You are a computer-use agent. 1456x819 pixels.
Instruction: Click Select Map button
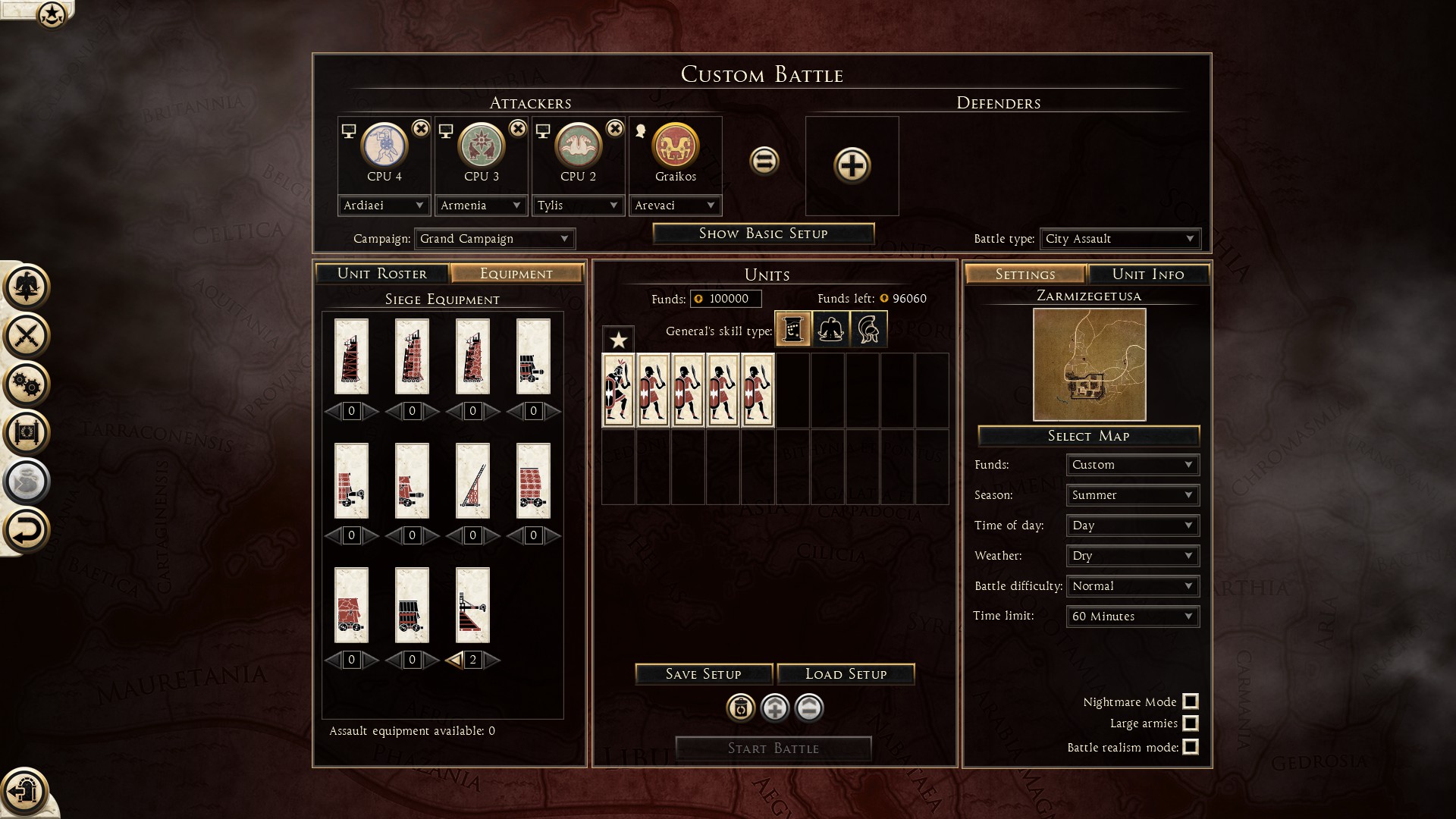(x=1088, y=436)
